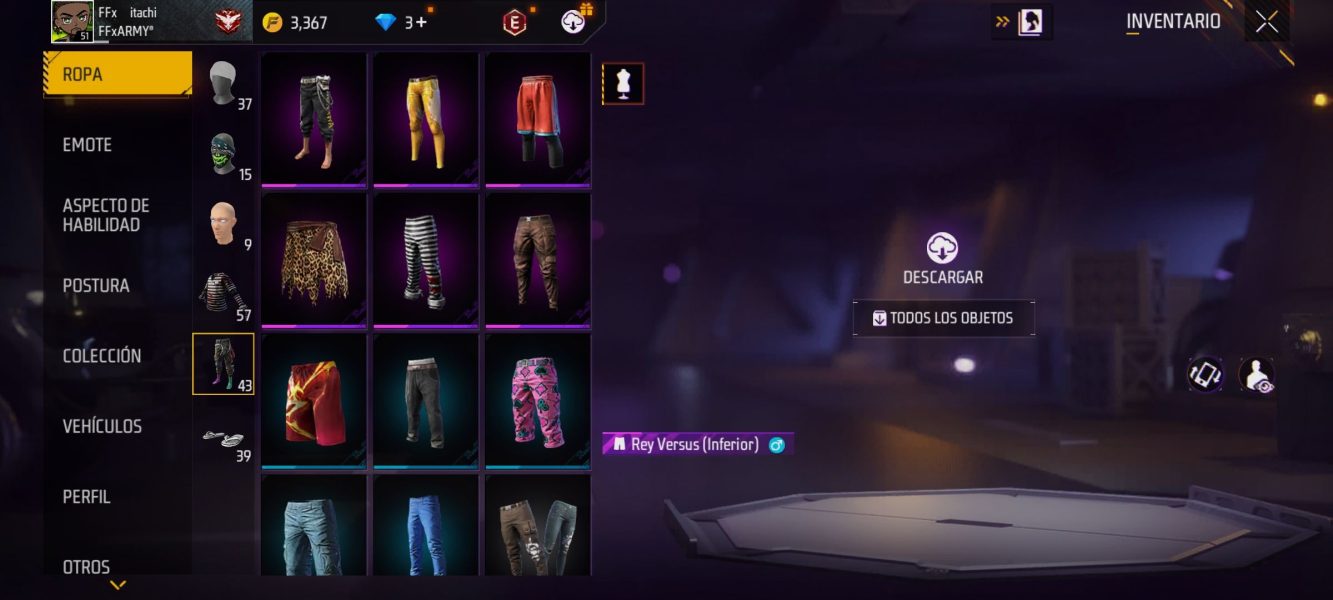1333x600 pixels.
Task: Choose the black and white striped pants
Action: click(x=426, y=260)
